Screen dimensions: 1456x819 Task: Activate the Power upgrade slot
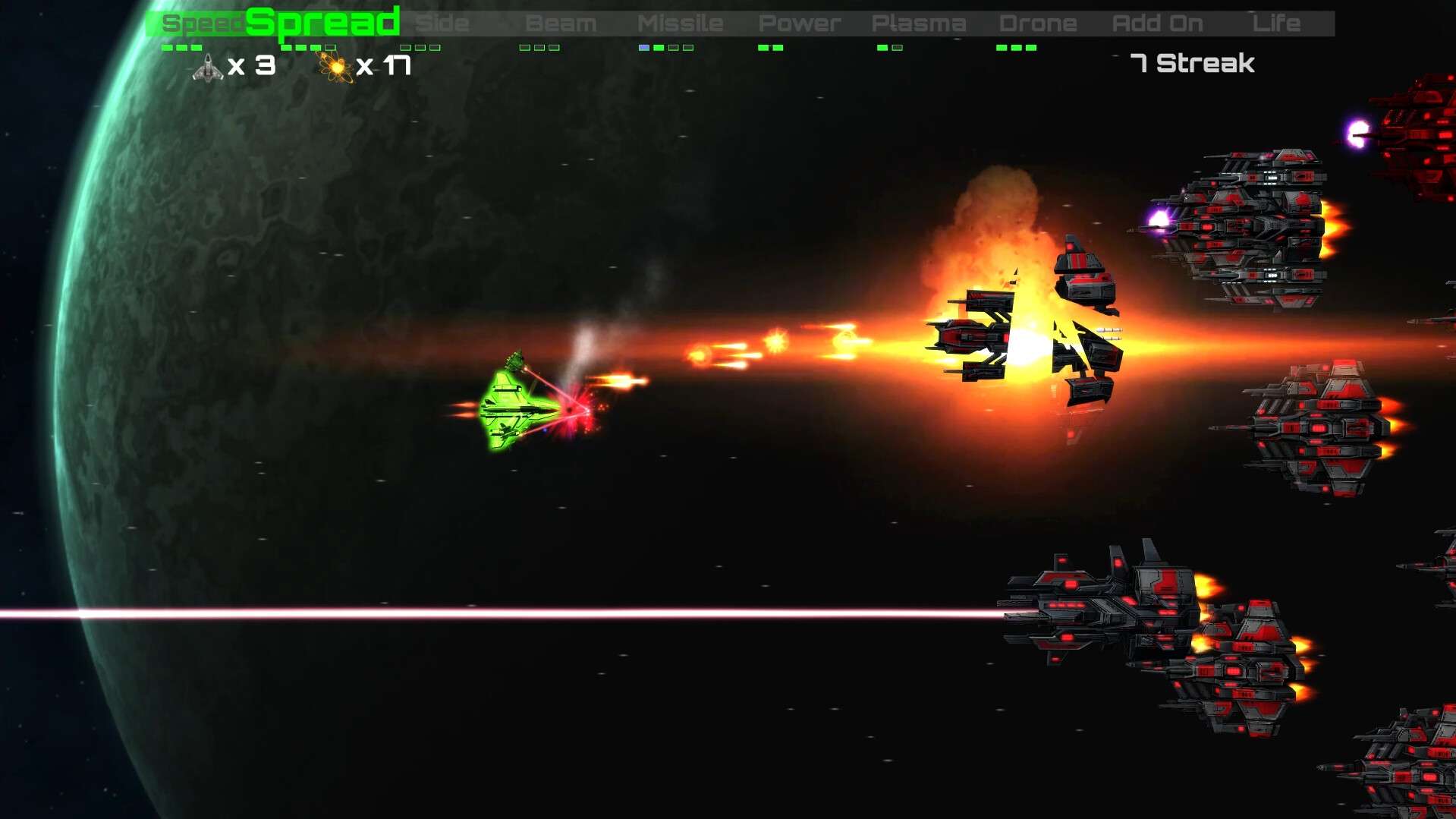click(799, 24)
